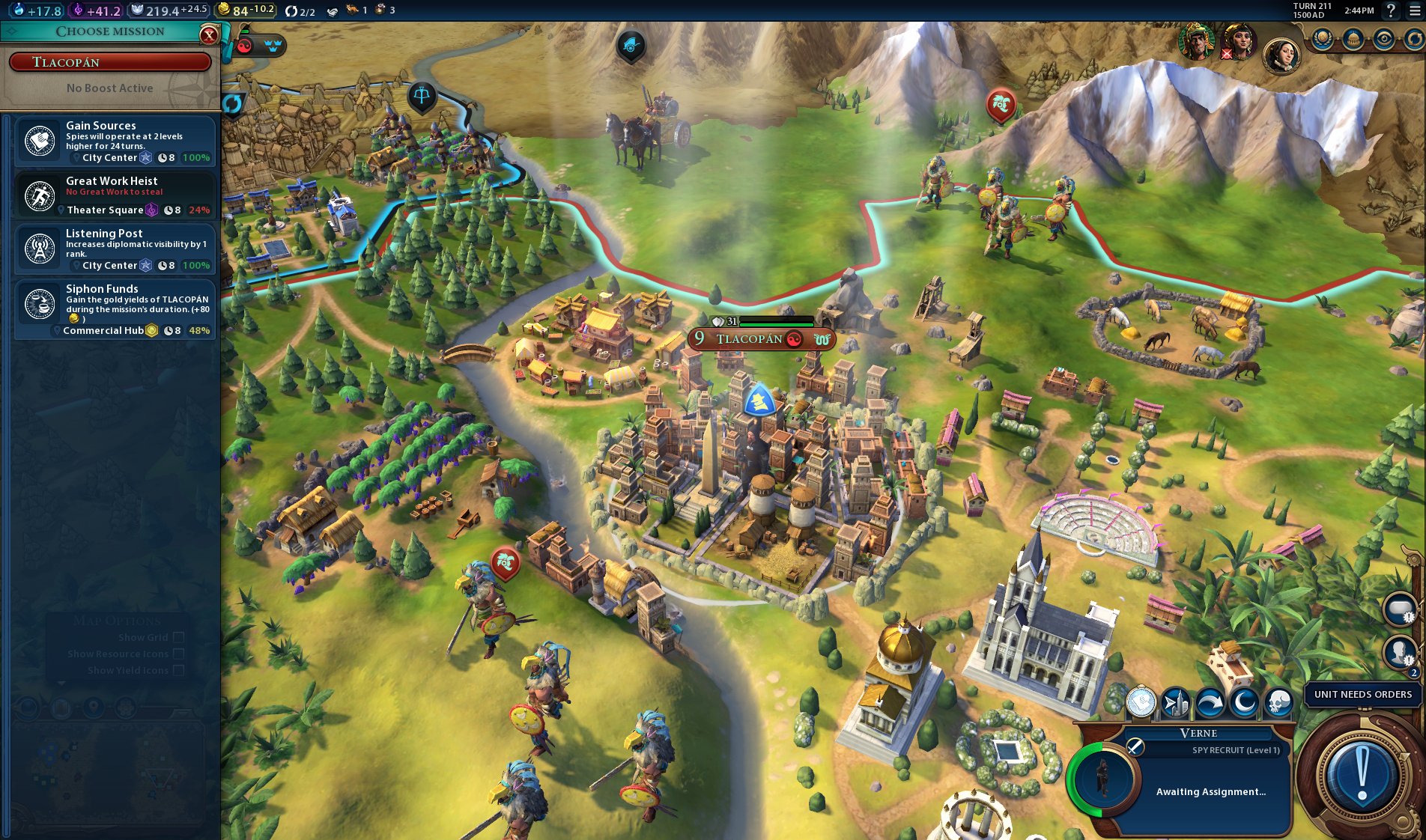Image resolution: width=1426 pixels, height=840 pixels.
Task: Open the game menu hamburger icon
Action: (x=1414, y=10)
